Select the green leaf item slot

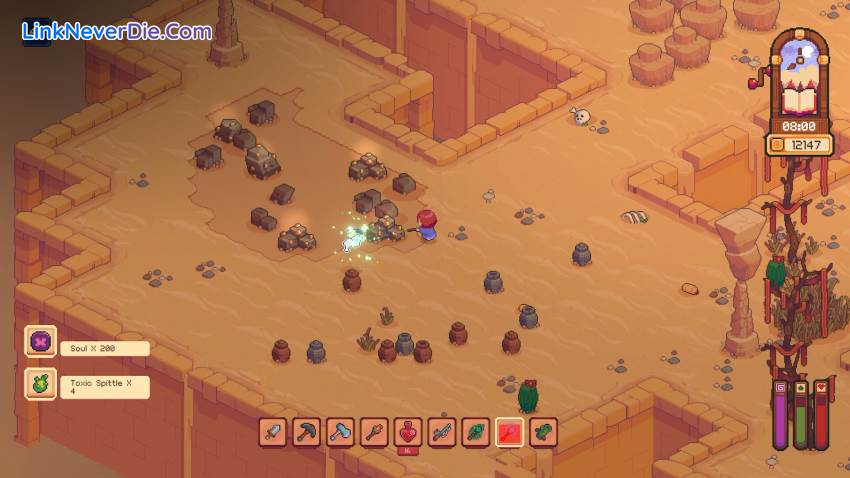[476, 432]
